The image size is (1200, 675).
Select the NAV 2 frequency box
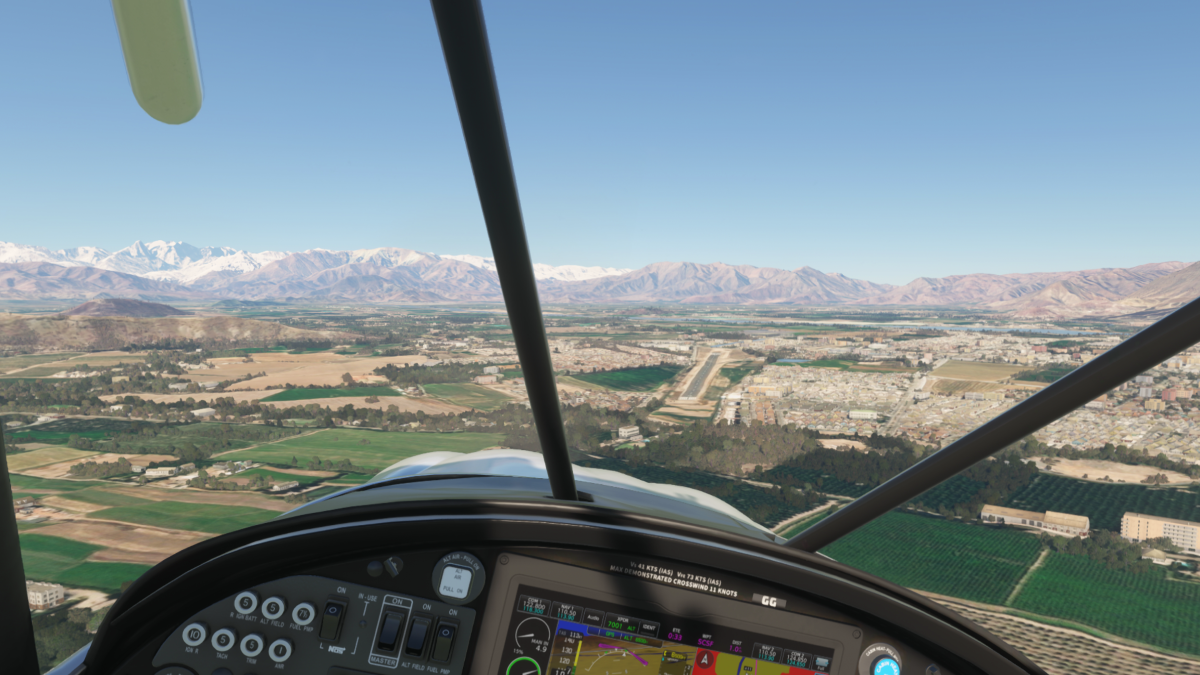765,653
